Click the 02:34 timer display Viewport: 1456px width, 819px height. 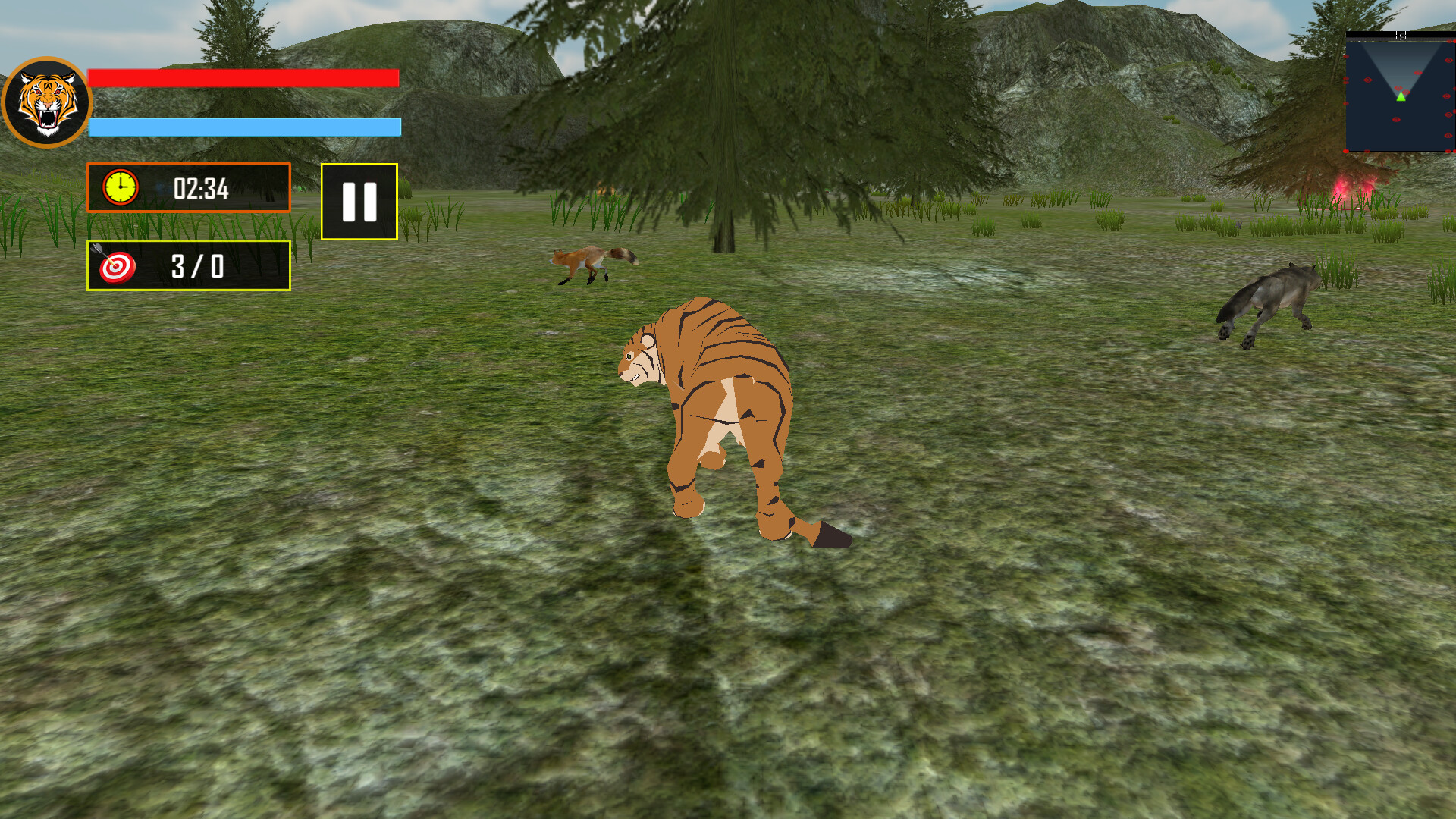(201, 191)
